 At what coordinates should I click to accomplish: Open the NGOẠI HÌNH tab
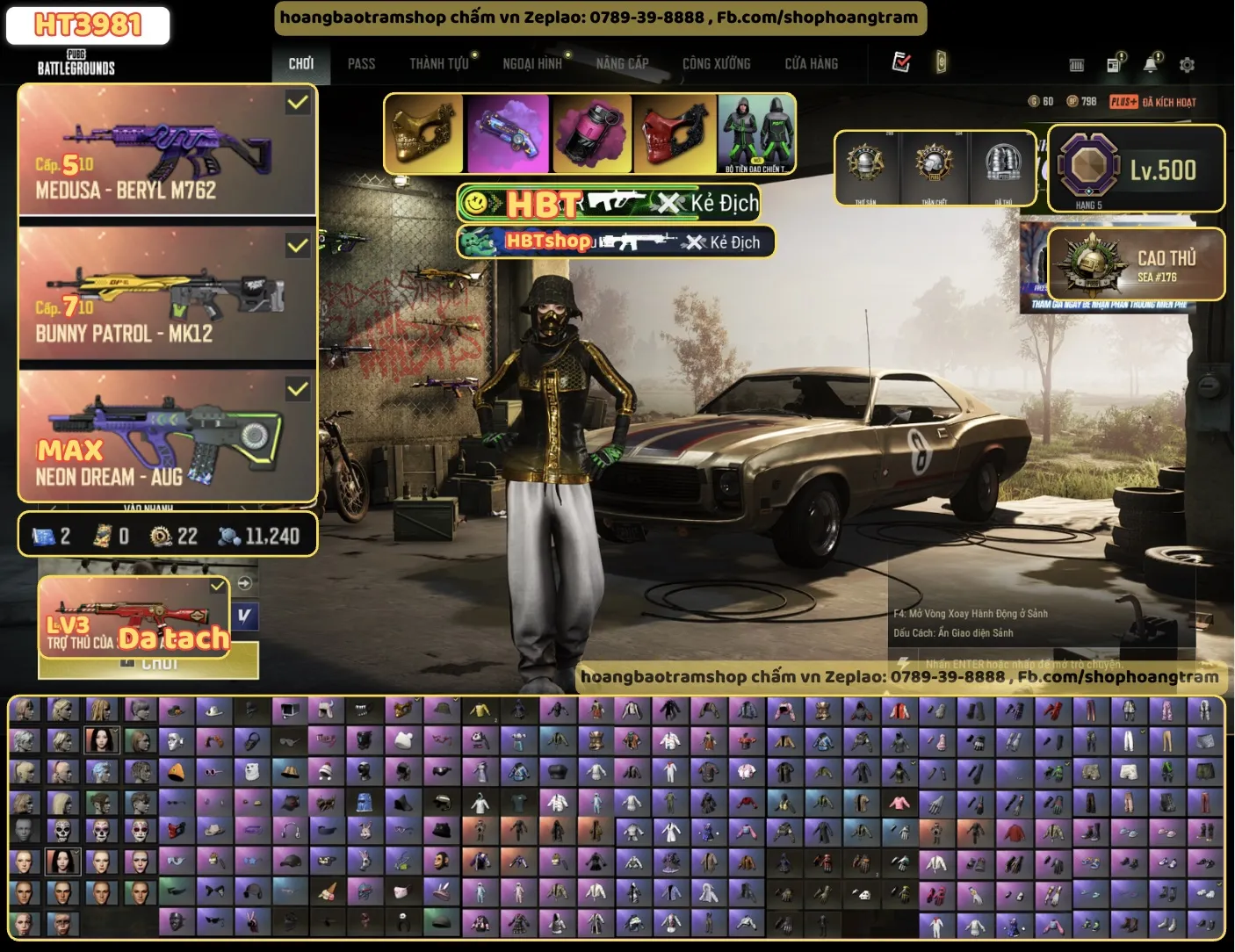point(532,63)
